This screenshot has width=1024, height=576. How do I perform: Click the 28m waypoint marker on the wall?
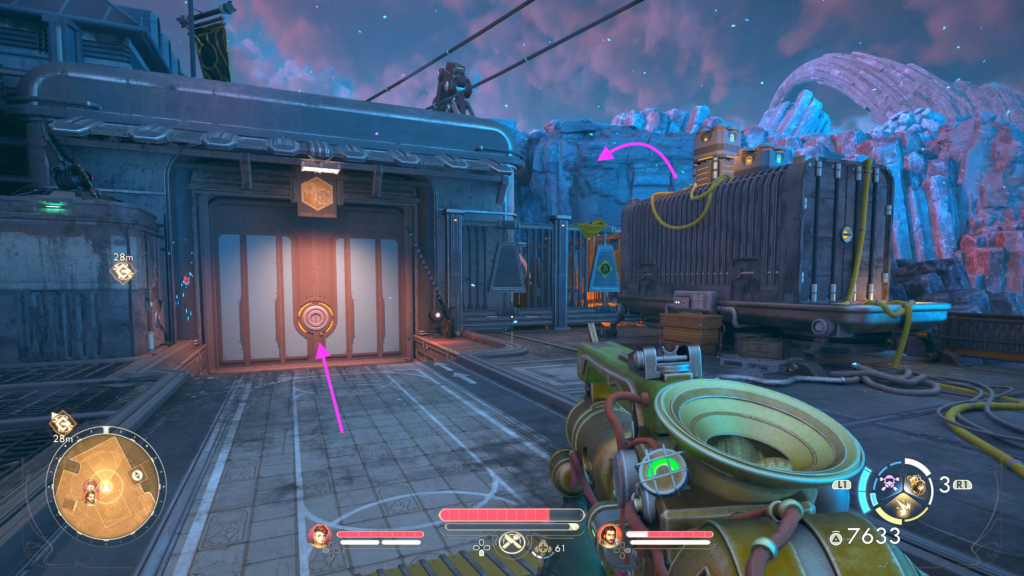tap(123, 271)
